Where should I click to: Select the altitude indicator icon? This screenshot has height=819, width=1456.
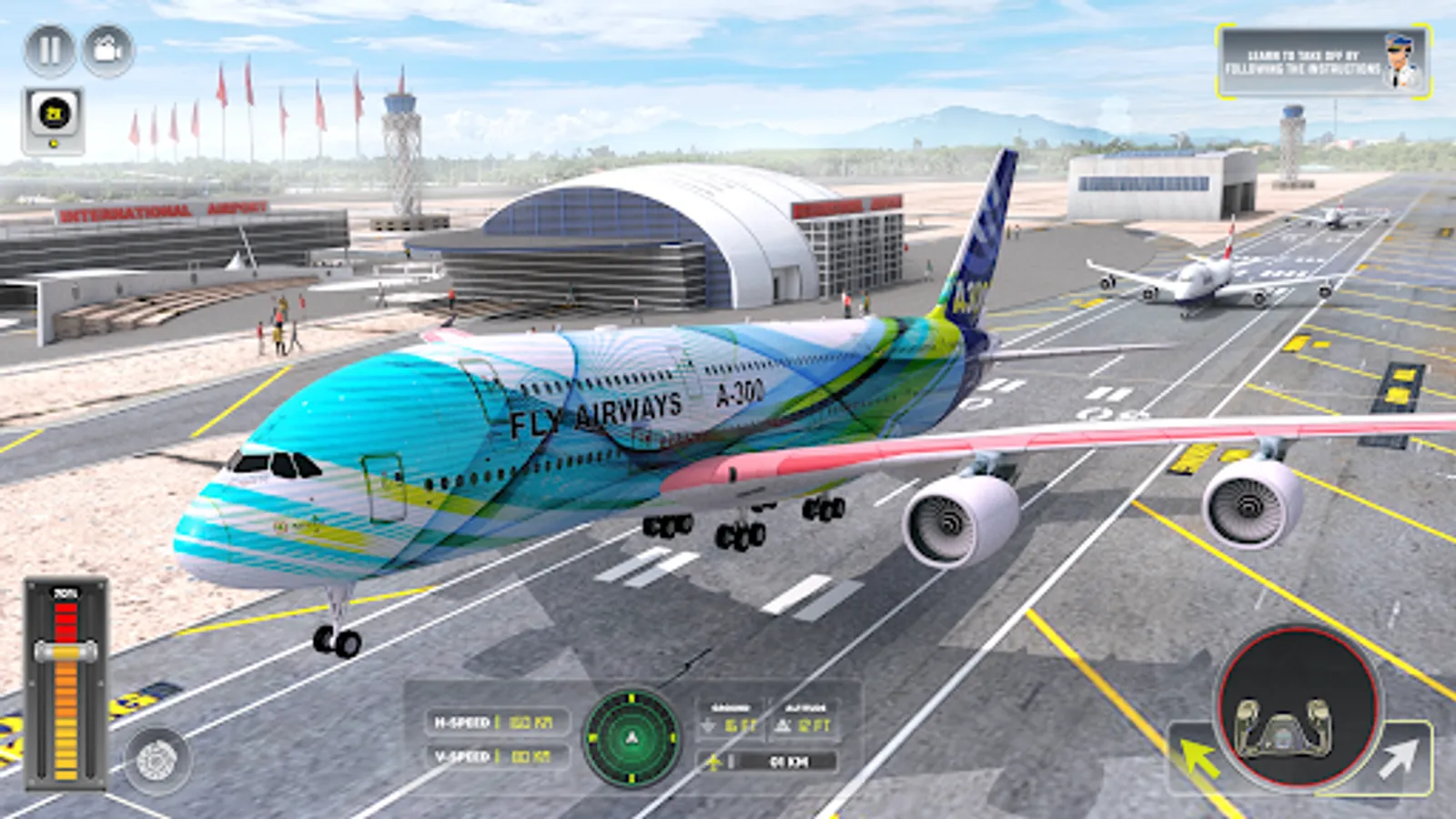pos(783,726)
